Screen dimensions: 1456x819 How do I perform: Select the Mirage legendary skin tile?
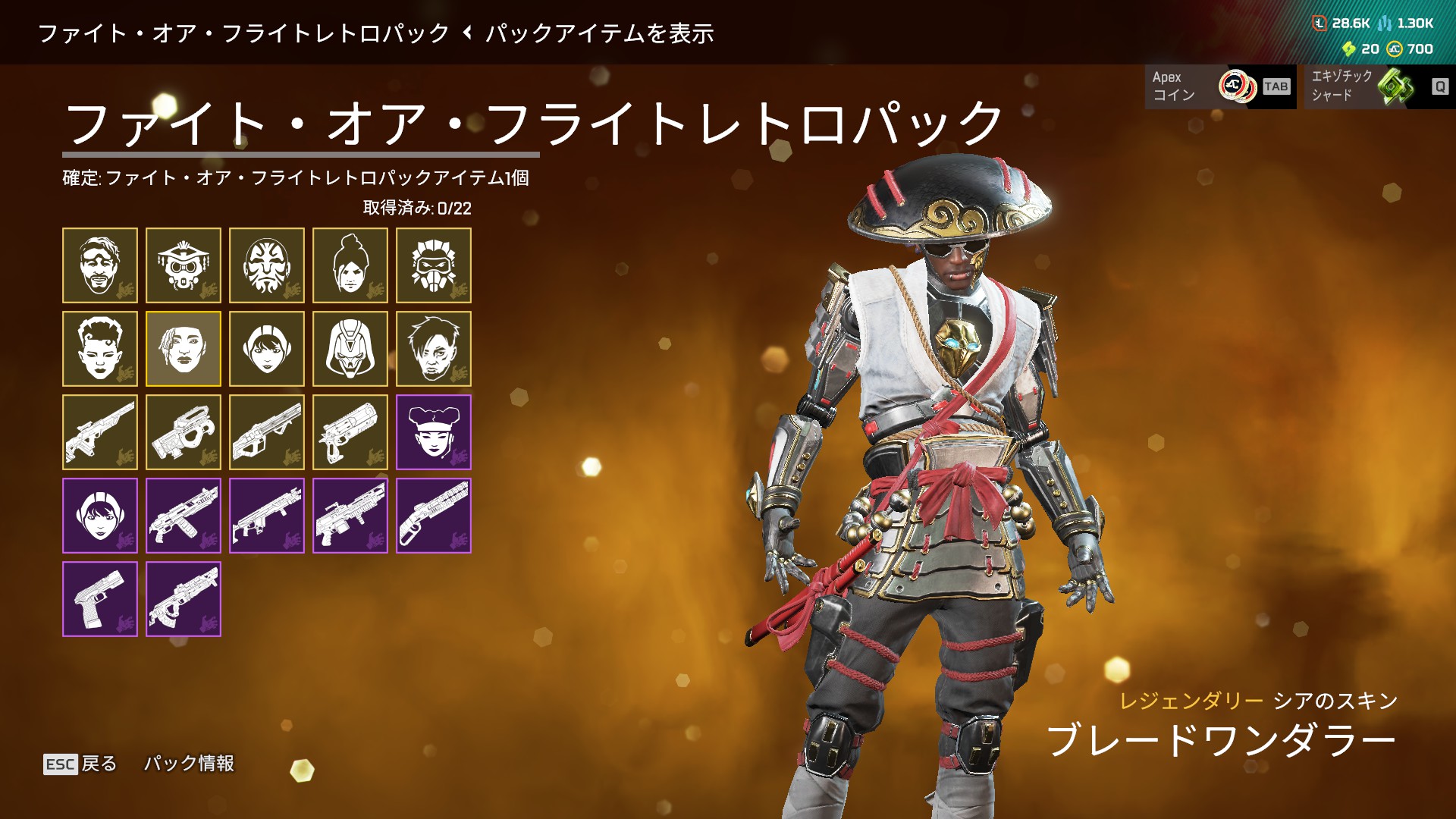coord(100,265)
